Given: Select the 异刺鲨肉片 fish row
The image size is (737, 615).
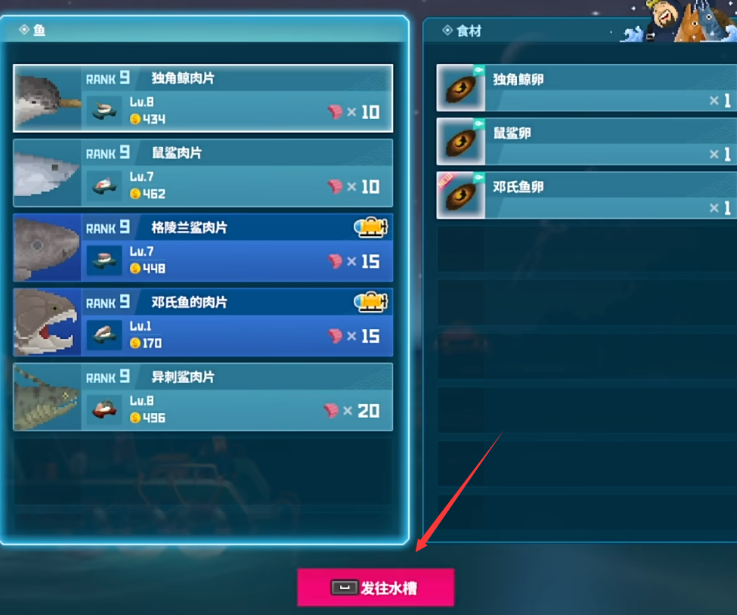Looking at the screenshot, I should pyautogui.click(x=203, y=397).
